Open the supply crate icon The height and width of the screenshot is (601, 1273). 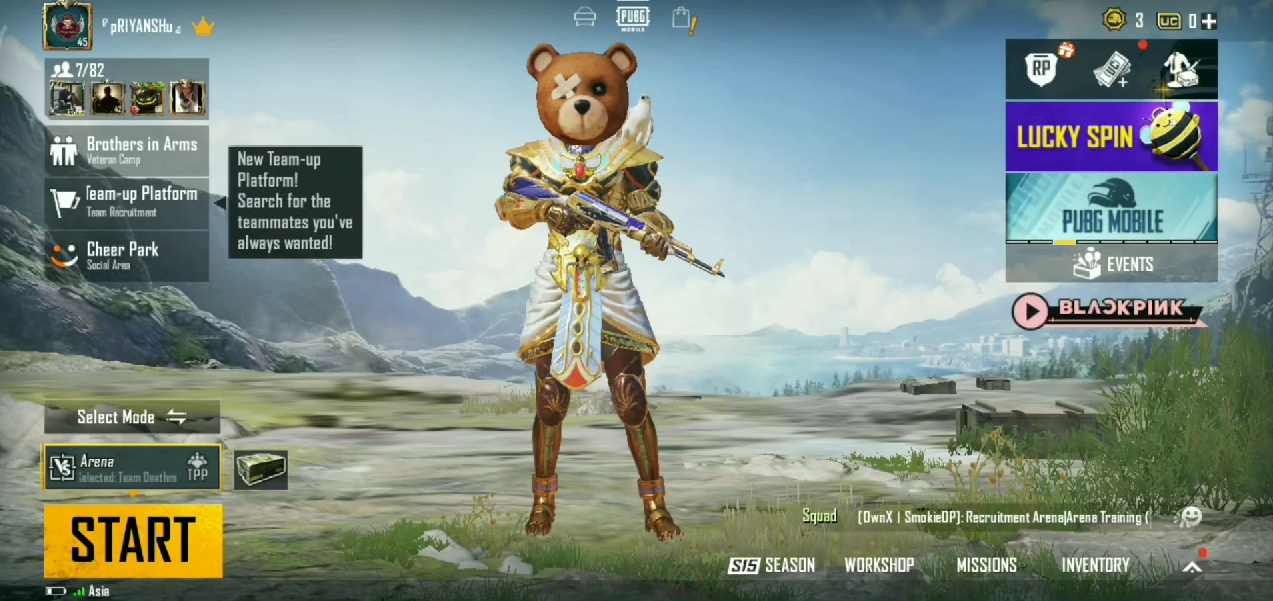pos(261,470)
